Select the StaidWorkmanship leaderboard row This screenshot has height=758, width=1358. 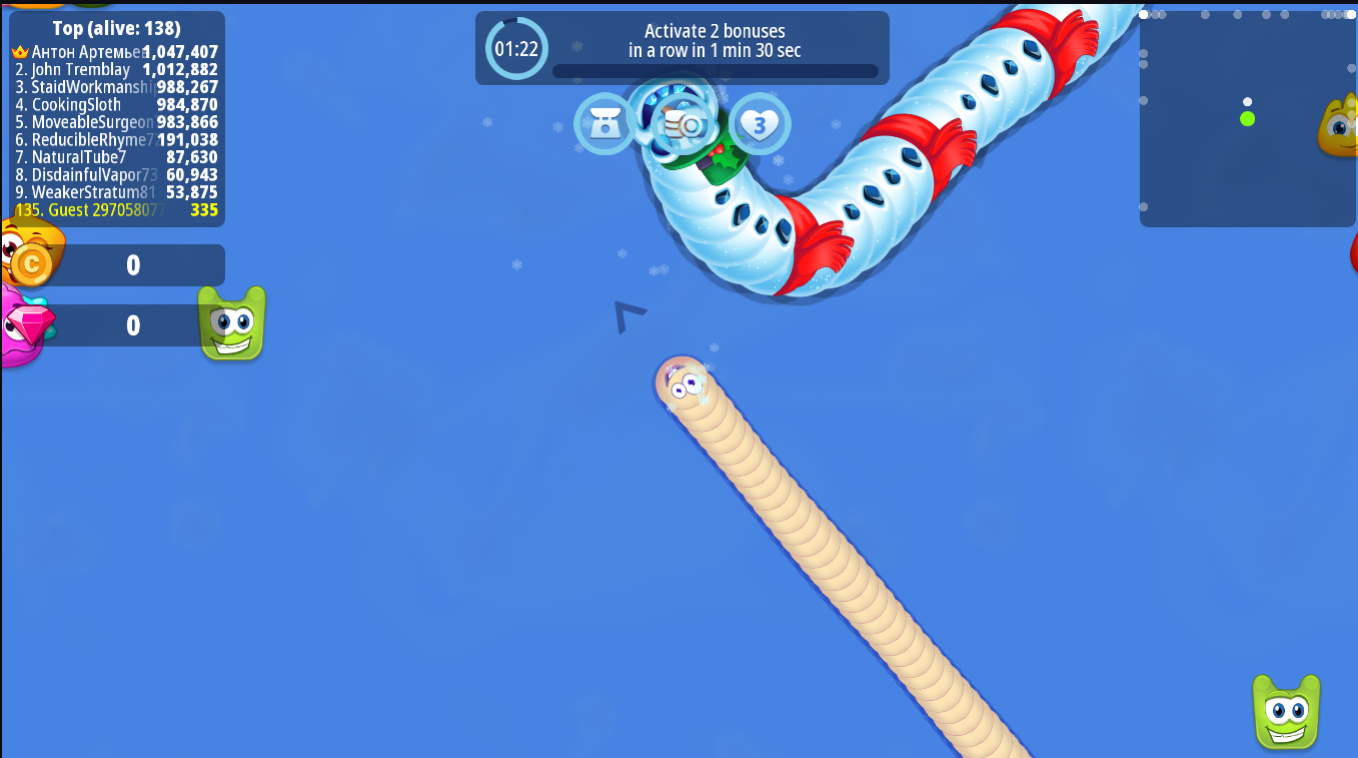[116, 87]
